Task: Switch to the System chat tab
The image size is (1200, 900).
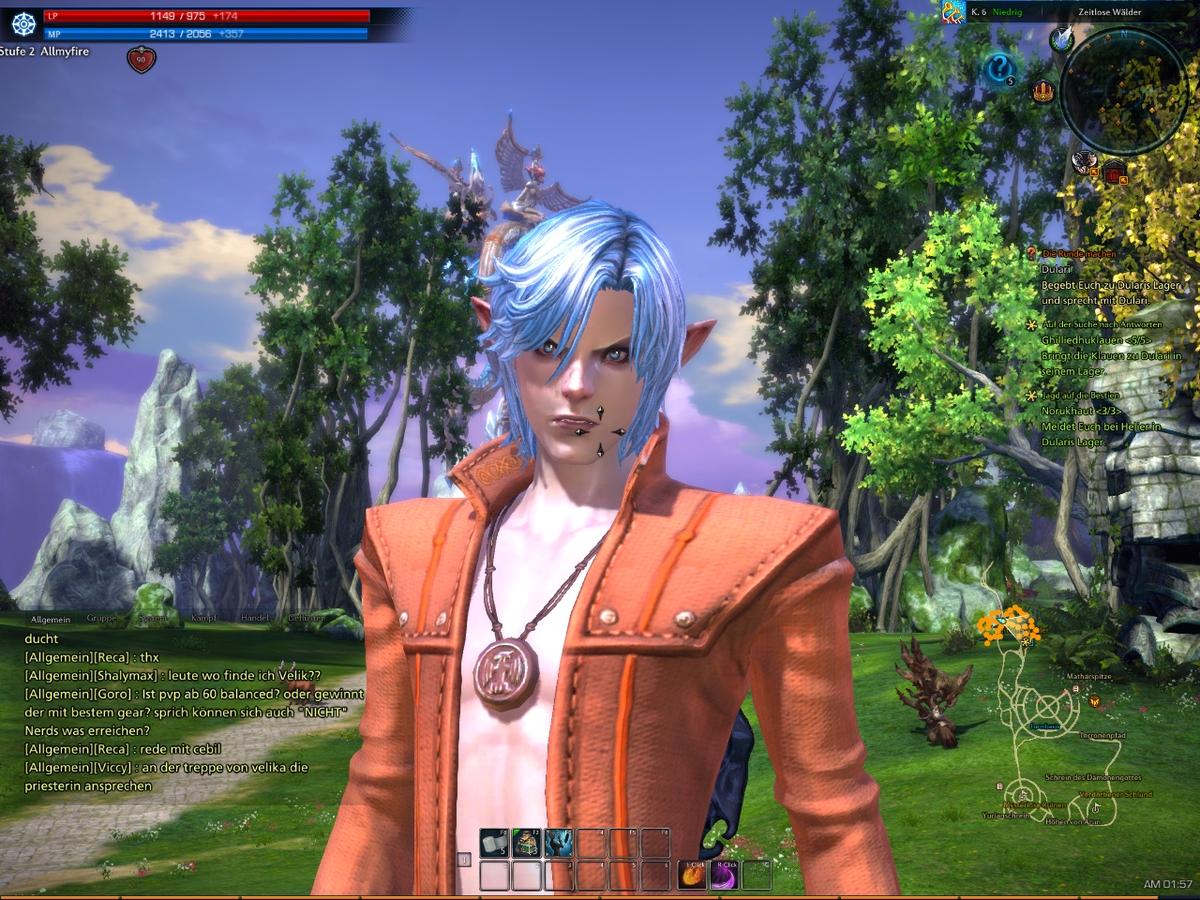Action: click(153, 618)
